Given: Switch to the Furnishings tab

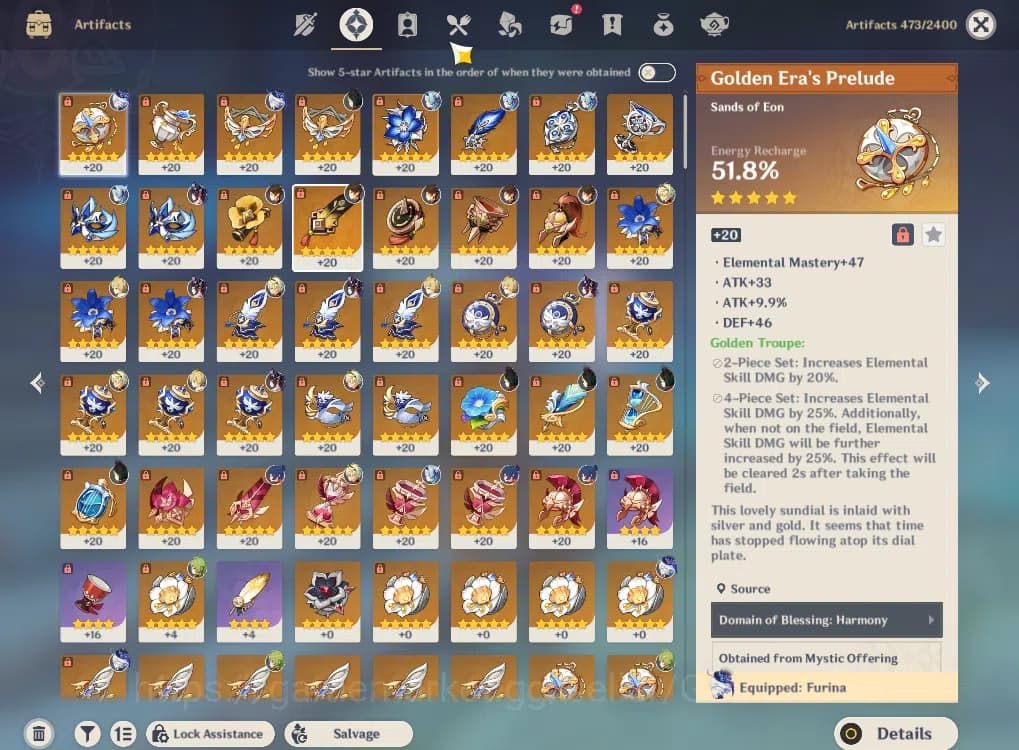Looking at the screenshot, I should (x=714, y=25).
